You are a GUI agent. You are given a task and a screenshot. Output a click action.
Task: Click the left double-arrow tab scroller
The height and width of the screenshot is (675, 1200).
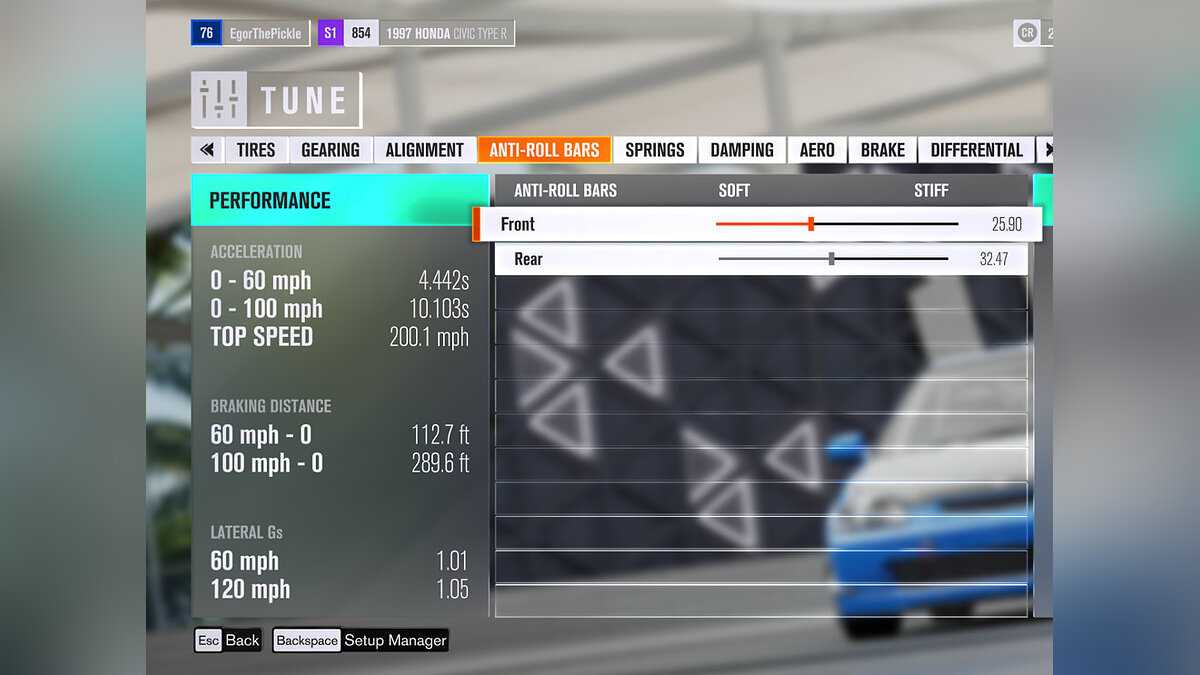coord(207,150)
